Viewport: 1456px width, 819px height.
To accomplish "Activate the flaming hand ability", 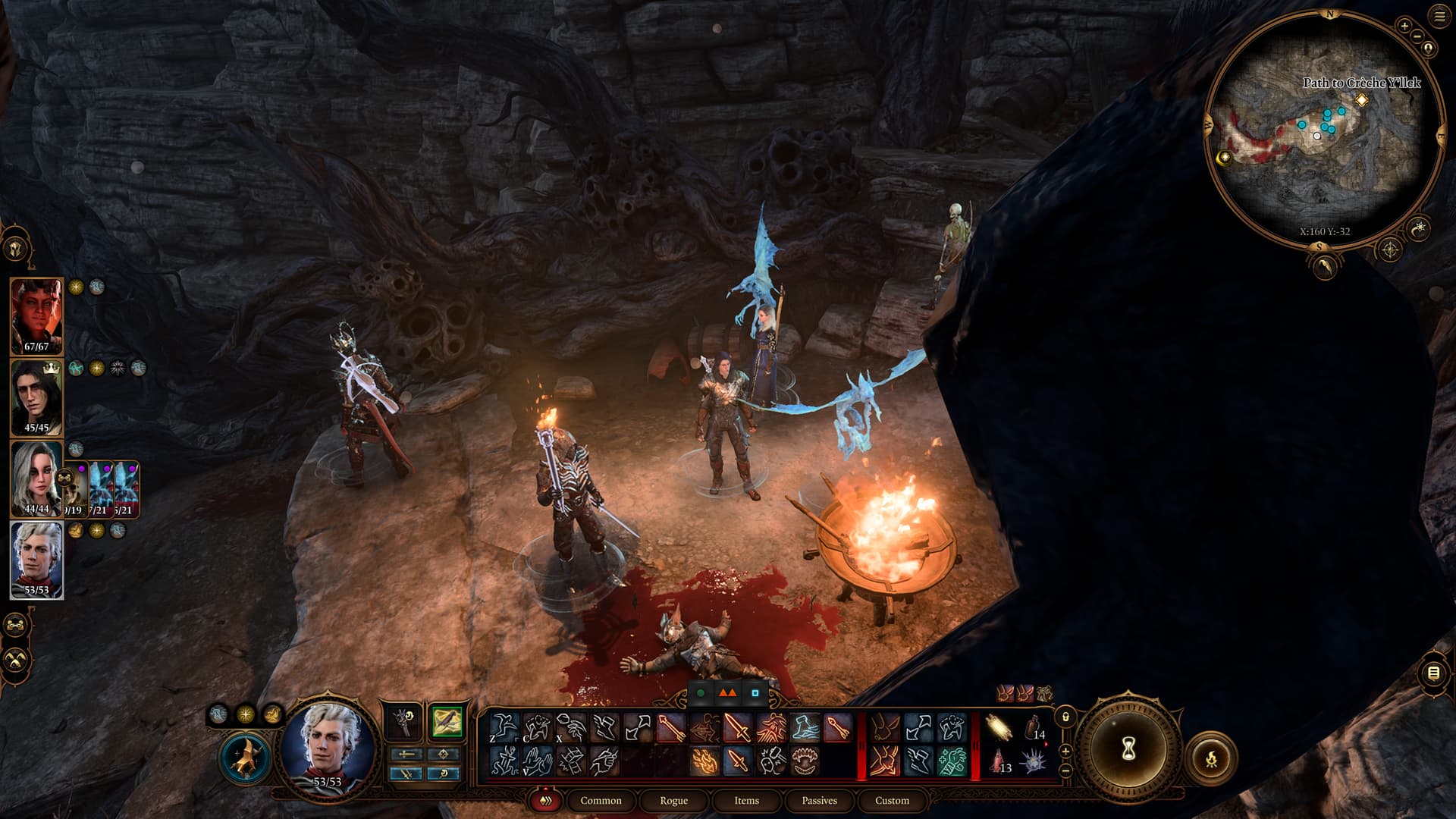I will coord(704,761).
